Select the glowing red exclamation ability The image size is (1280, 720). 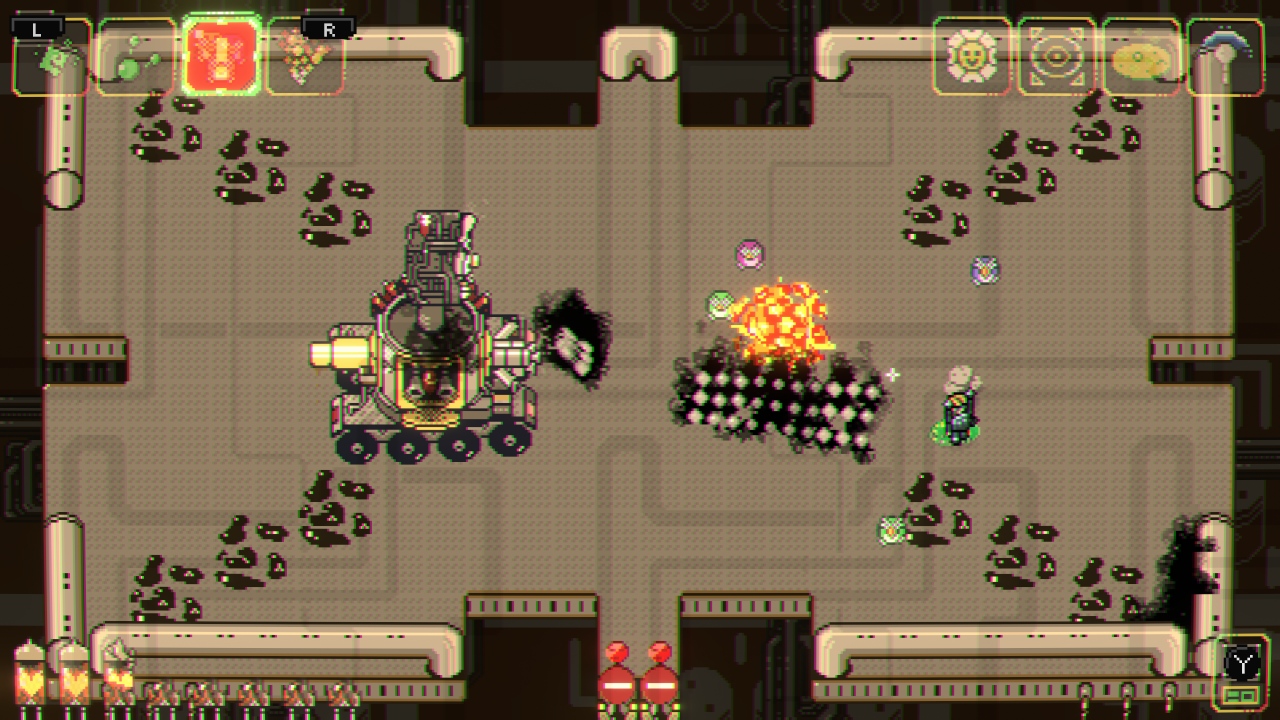[x=221, y=57]
